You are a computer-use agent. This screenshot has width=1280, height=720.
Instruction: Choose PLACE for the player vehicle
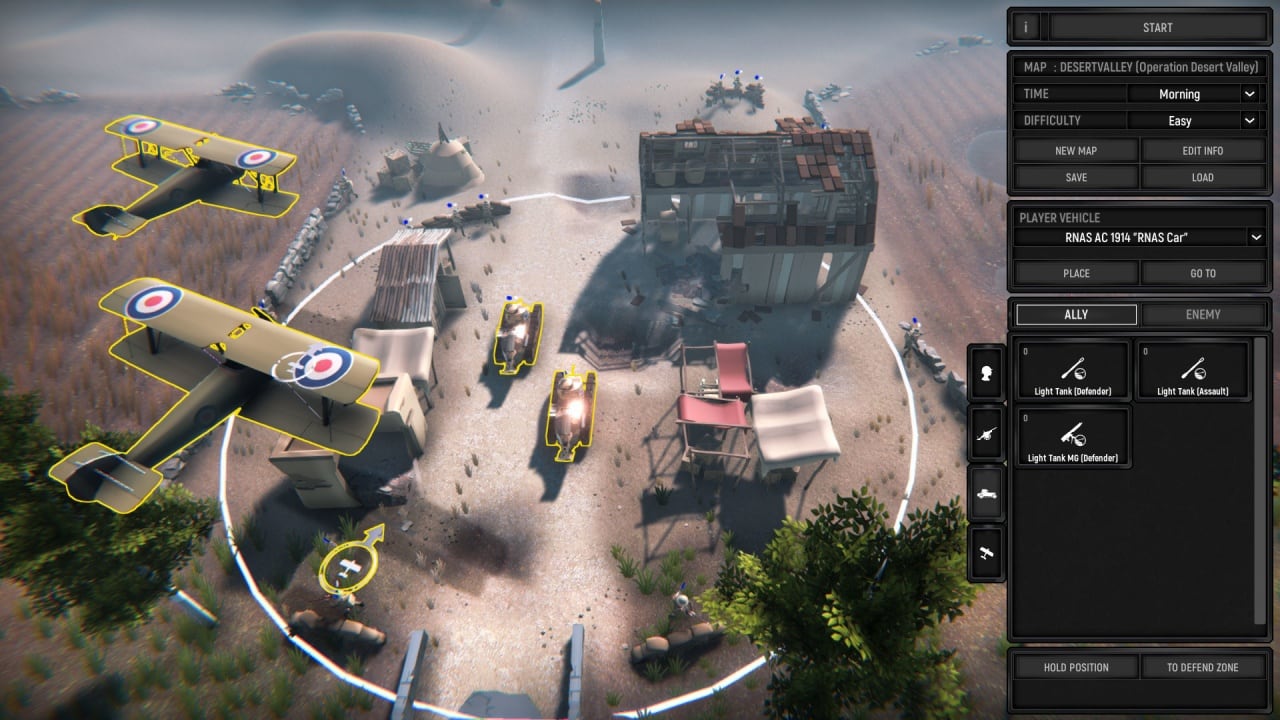(x=1076, y=273)
